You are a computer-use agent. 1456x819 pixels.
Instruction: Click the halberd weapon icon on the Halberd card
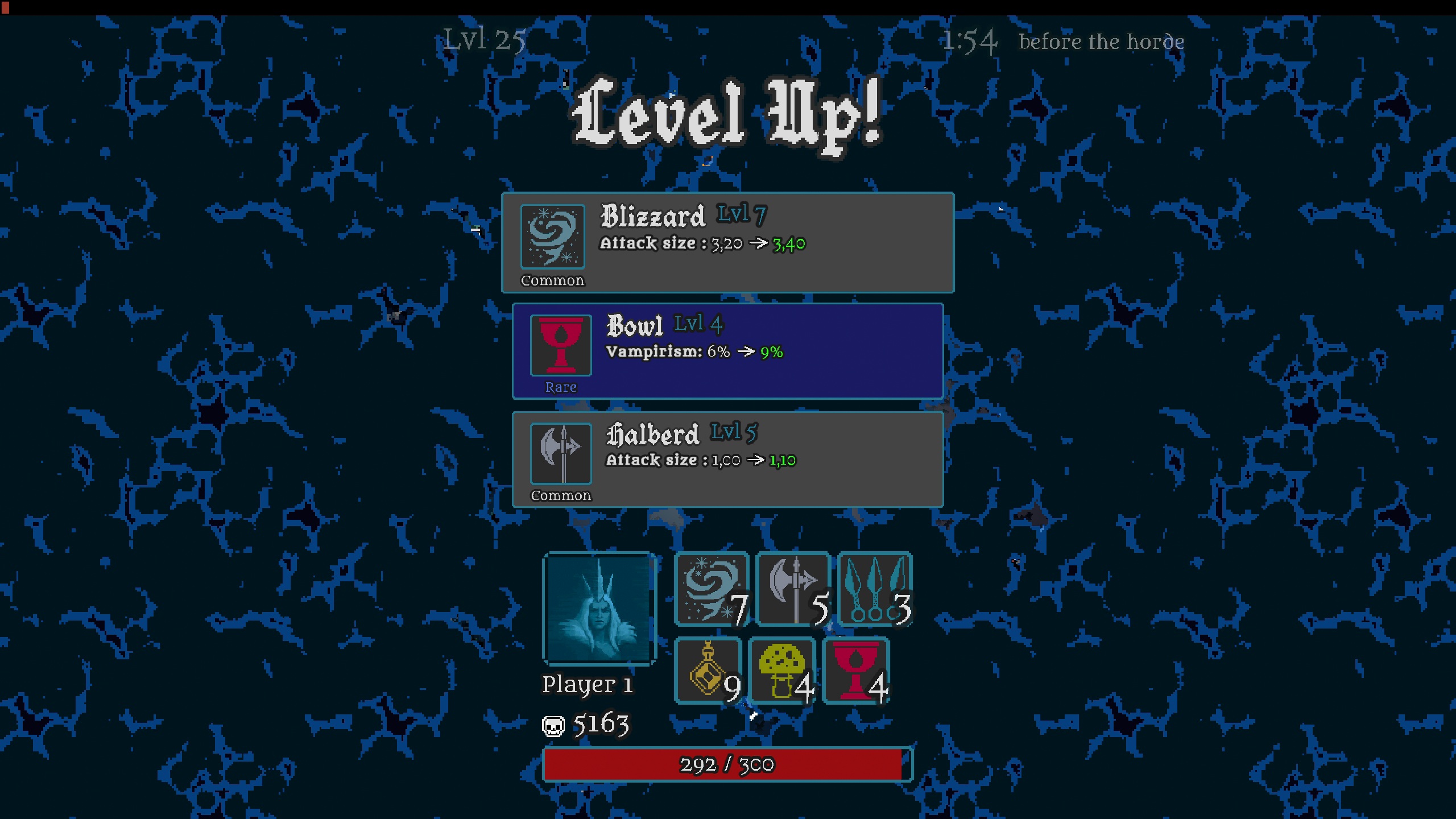(560, 455)
